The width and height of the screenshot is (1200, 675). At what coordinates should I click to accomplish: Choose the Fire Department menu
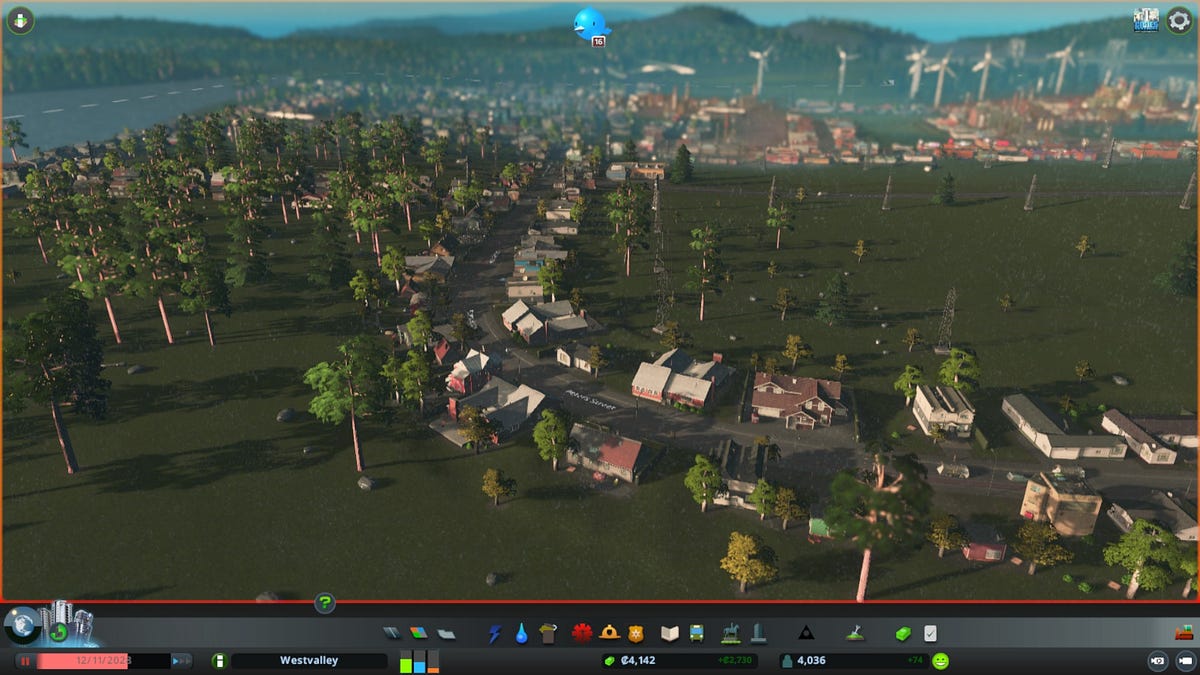[609, 633]
